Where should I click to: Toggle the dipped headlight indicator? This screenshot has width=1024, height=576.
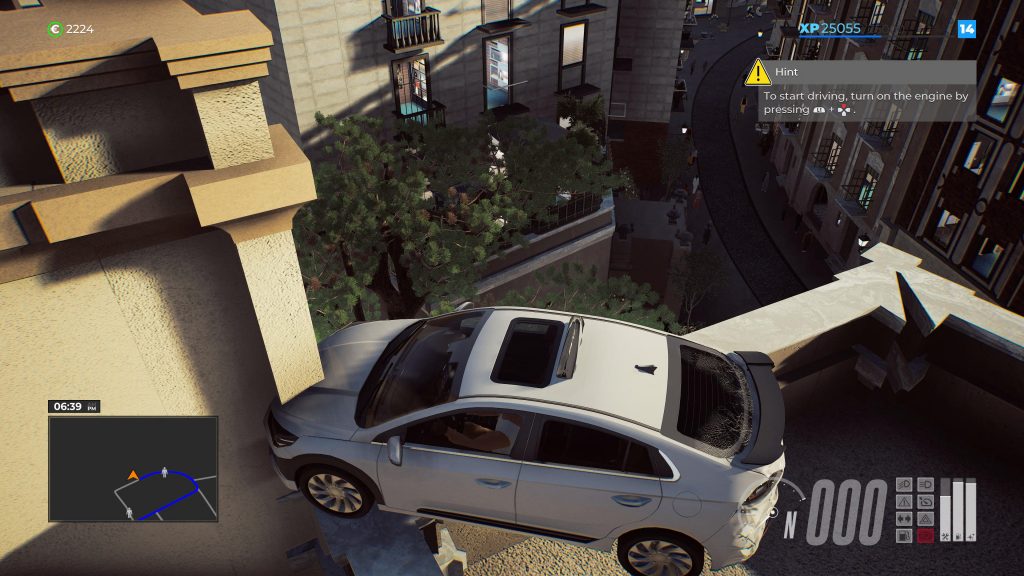pyautogui.click(x=904, y=484)
